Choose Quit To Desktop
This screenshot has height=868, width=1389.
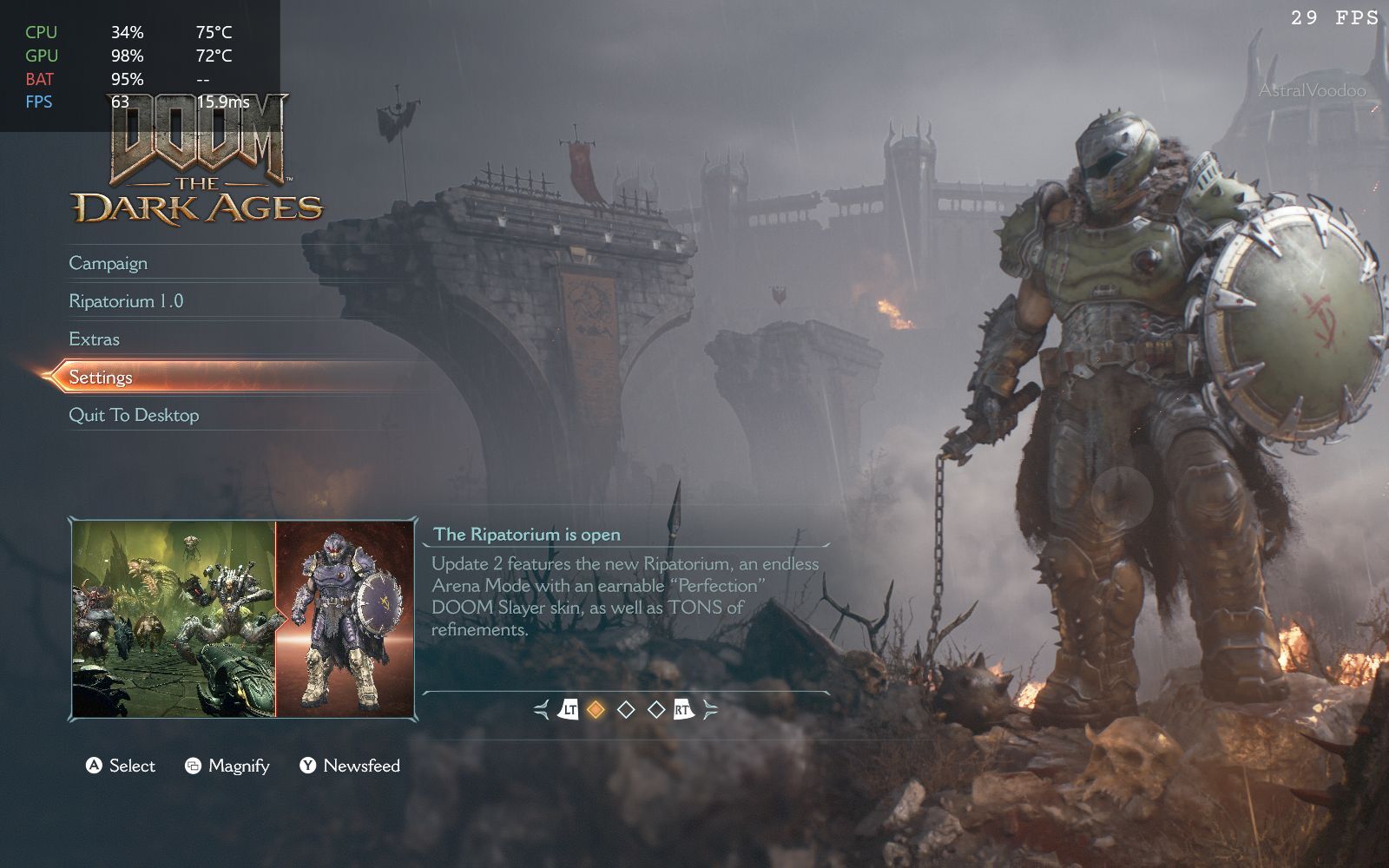tap(134, 415)
